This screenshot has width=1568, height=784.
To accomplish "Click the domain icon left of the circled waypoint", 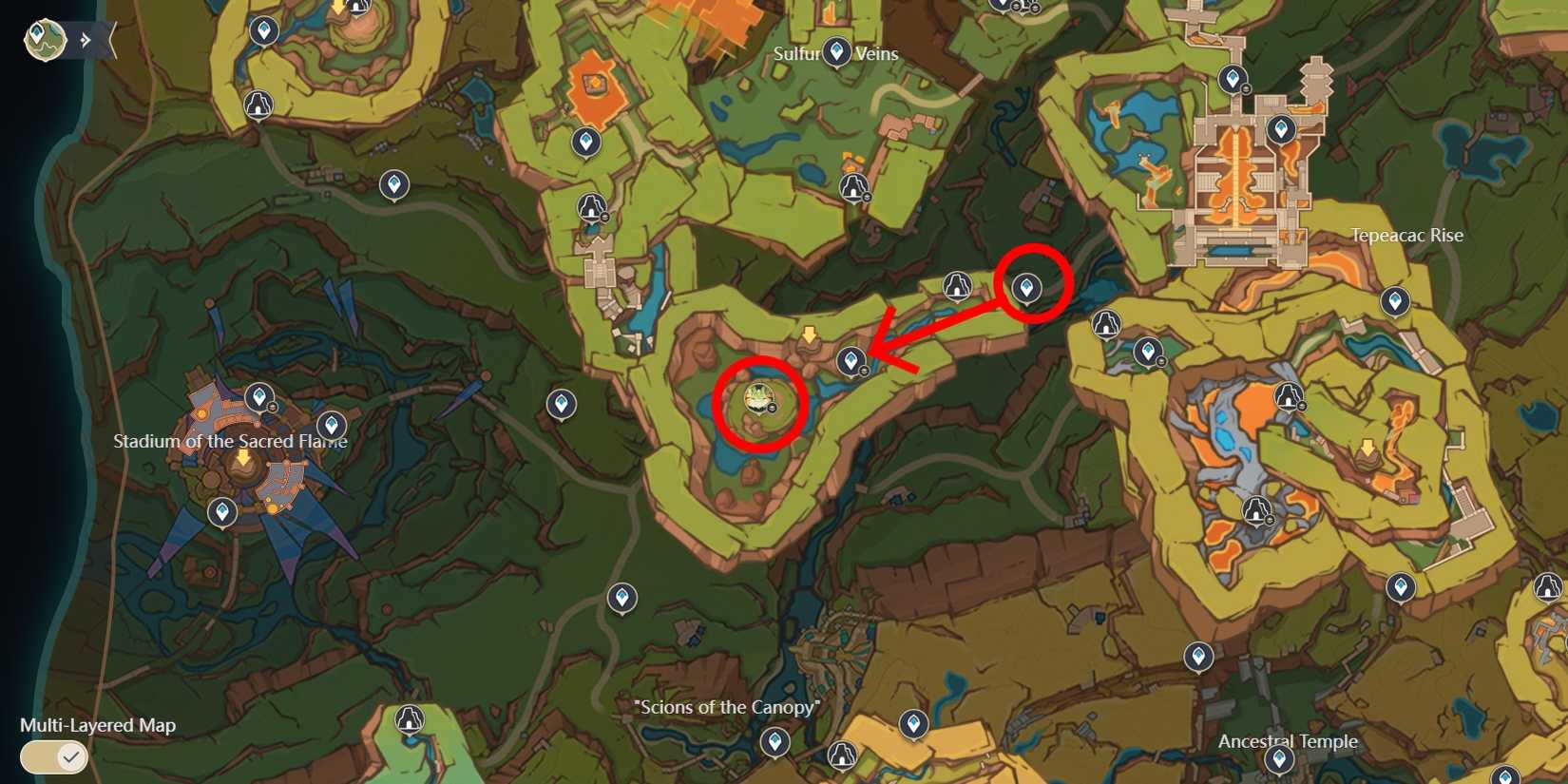I will point(958,283).
